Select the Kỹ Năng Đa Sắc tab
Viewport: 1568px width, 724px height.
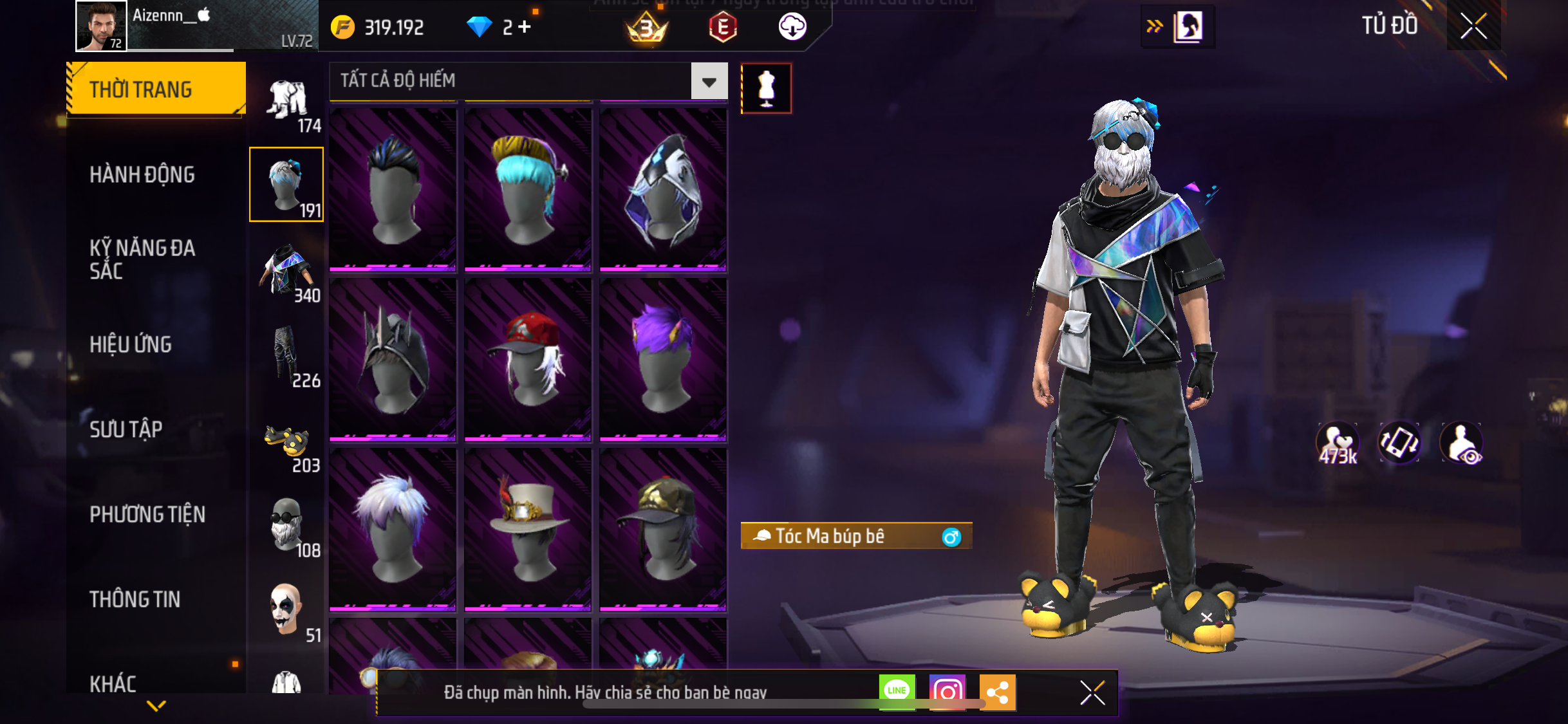pos(142,259)
